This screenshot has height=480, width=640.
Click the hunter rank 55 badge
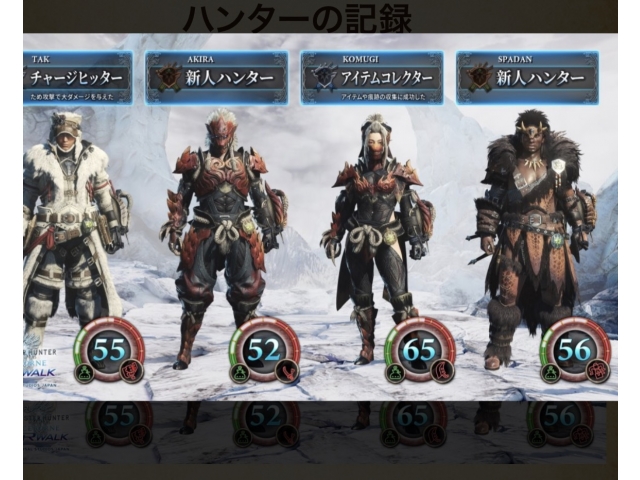(x=108, y=350)
